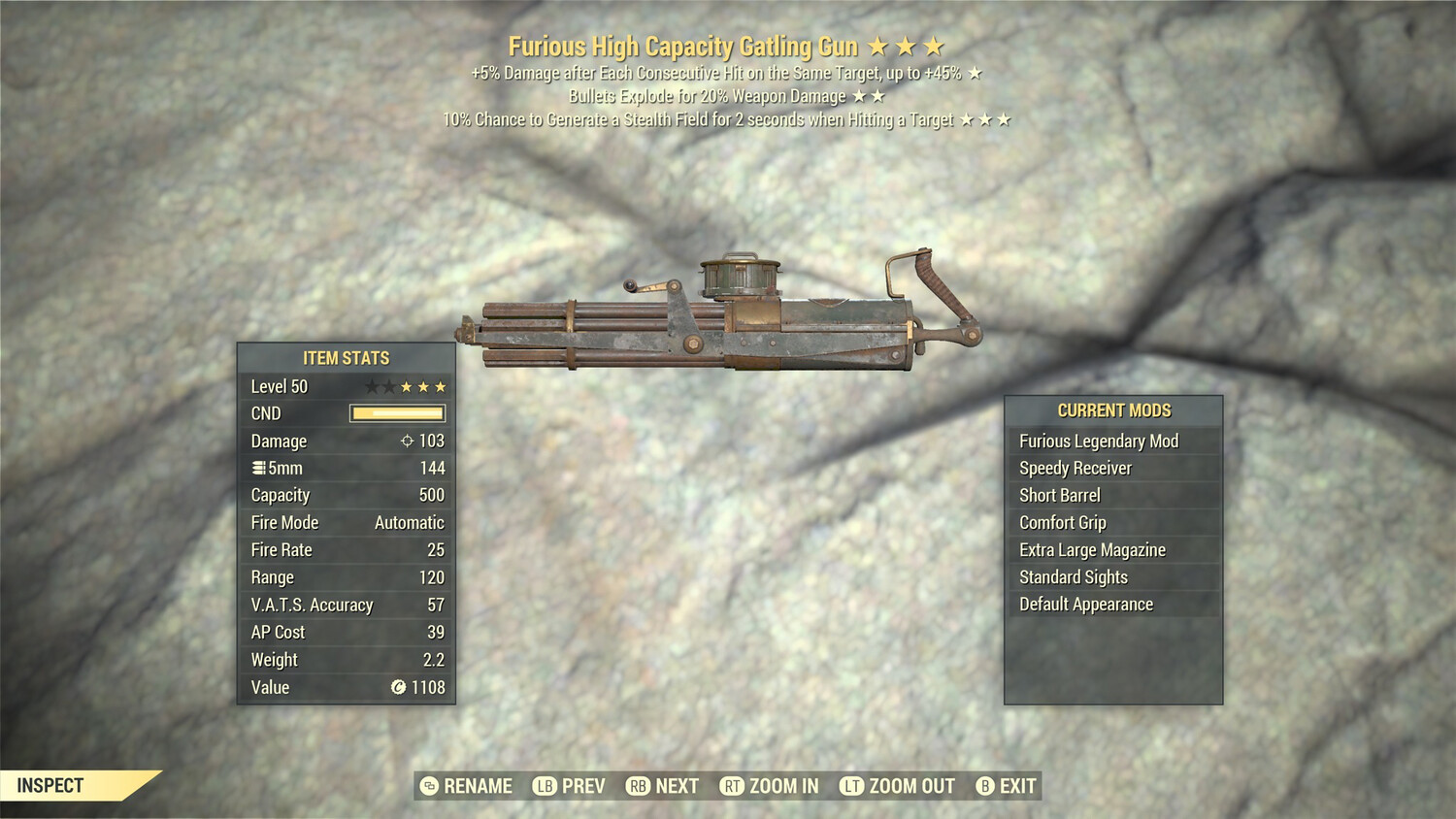Select Furious Legendary Mod in the mods list
The height and width of the screenshot is (819, 1456).
[x=1098, y=441]
